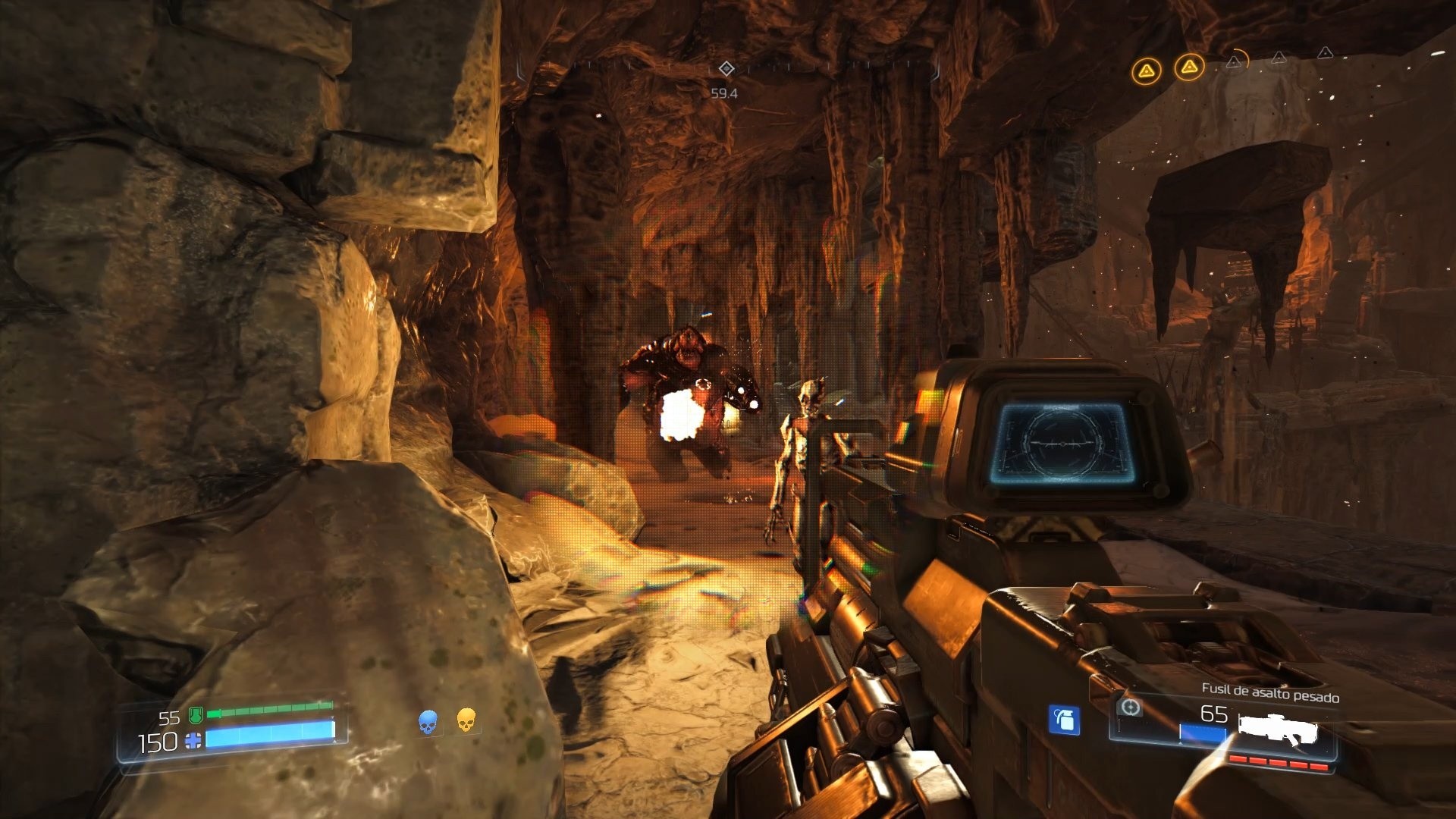The image size is (1456, 819).
Task: Expand the green armor segmented bar
Action: (270, 710)
